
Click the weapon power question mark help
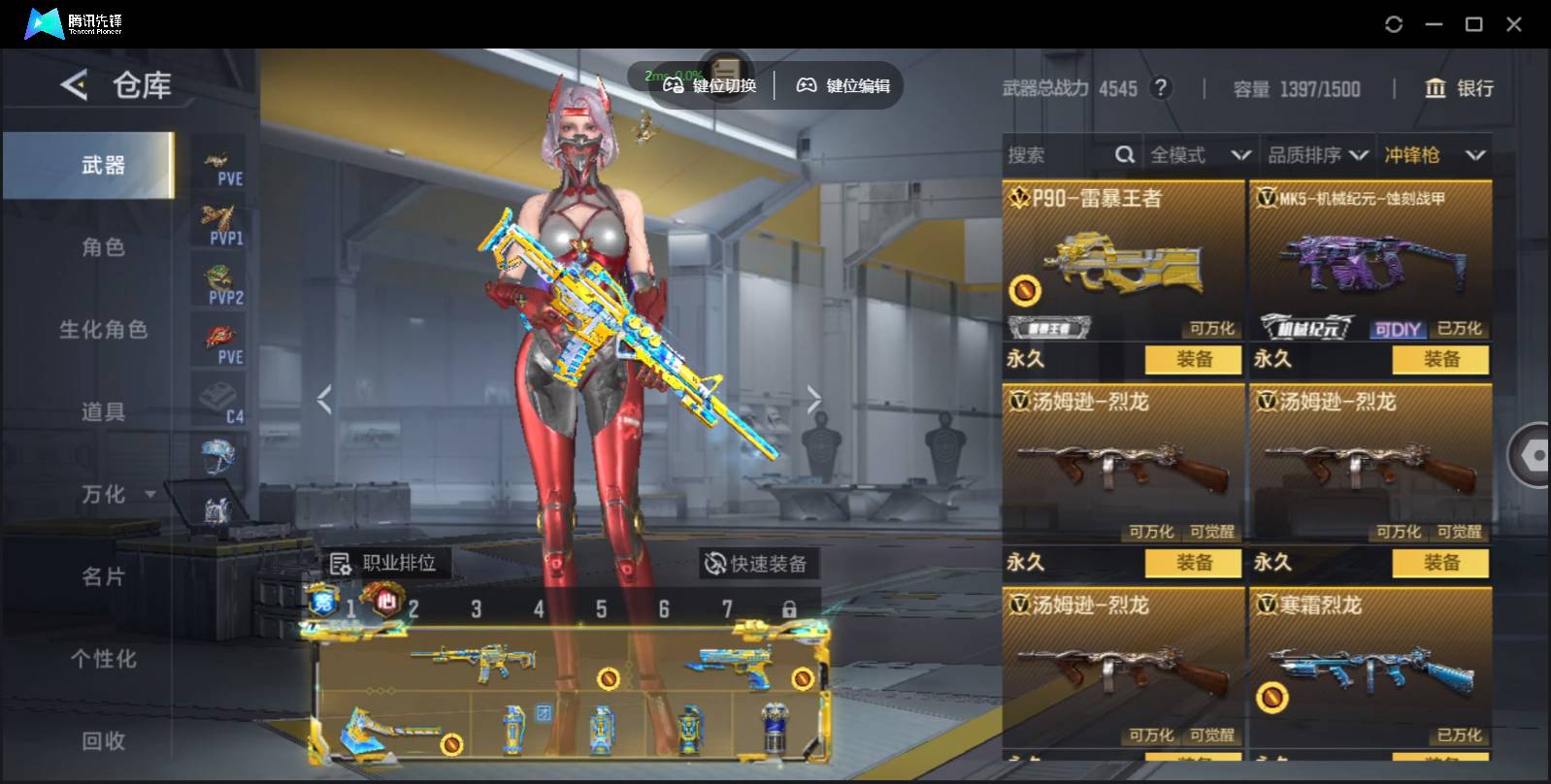[x=1160, y=88]
